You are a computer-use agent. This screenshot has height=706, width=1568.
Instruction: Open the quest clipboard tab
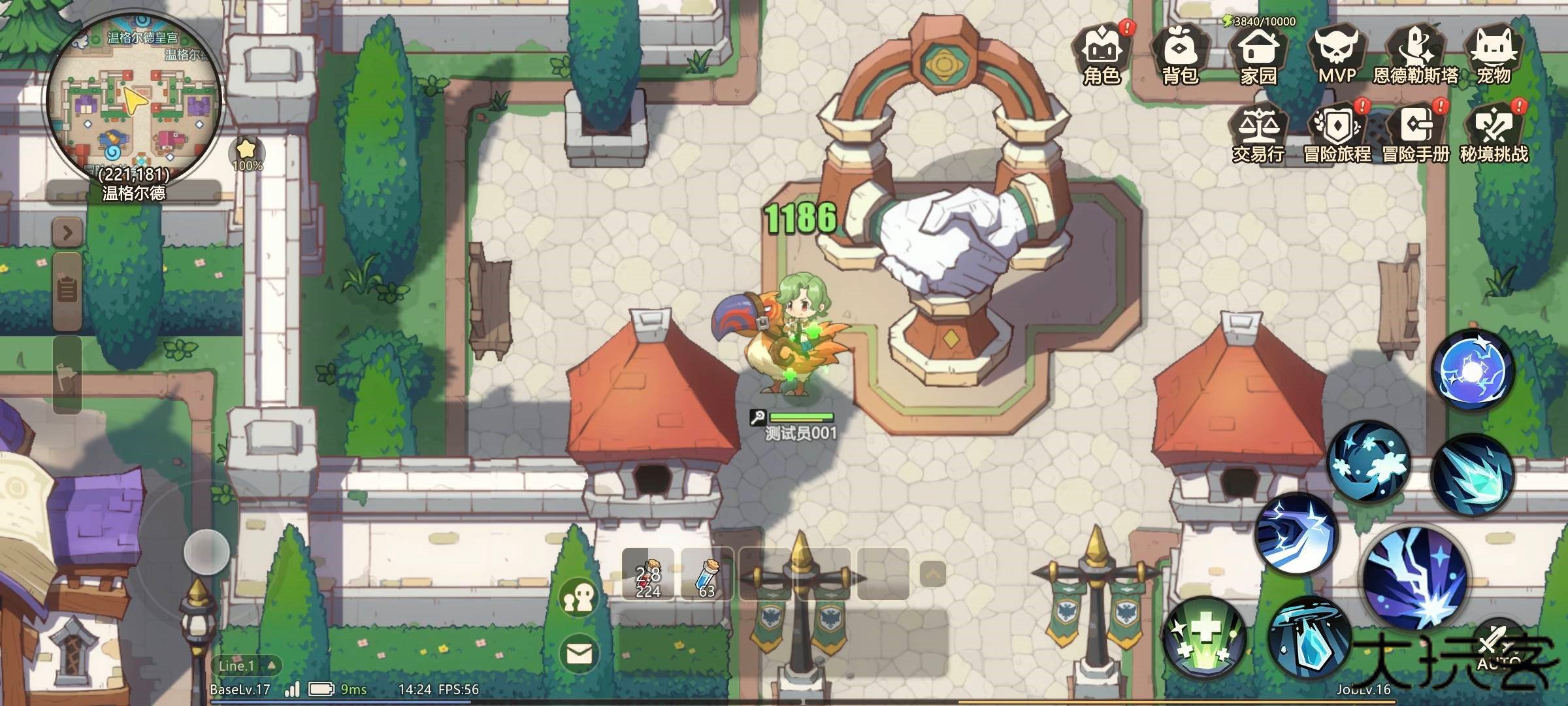pos(67,290)
